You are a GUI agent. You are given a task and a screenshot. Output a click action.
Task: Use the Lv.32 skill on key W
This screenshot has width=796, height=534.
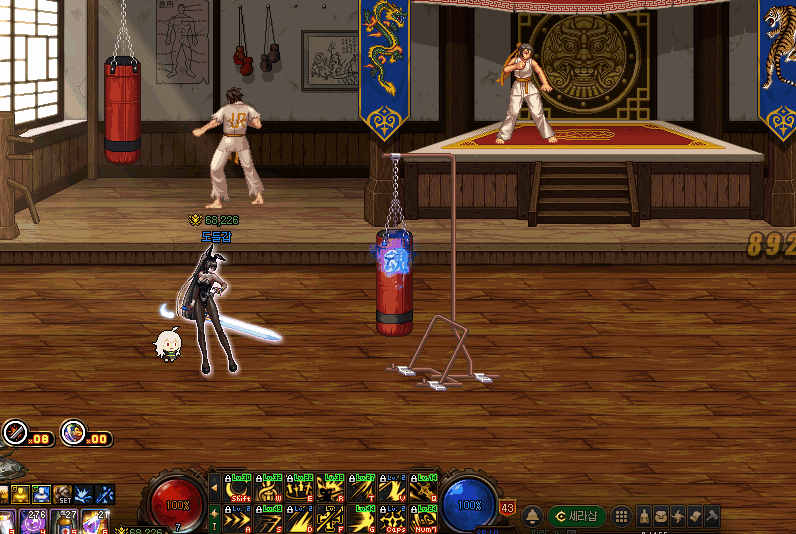270,488
